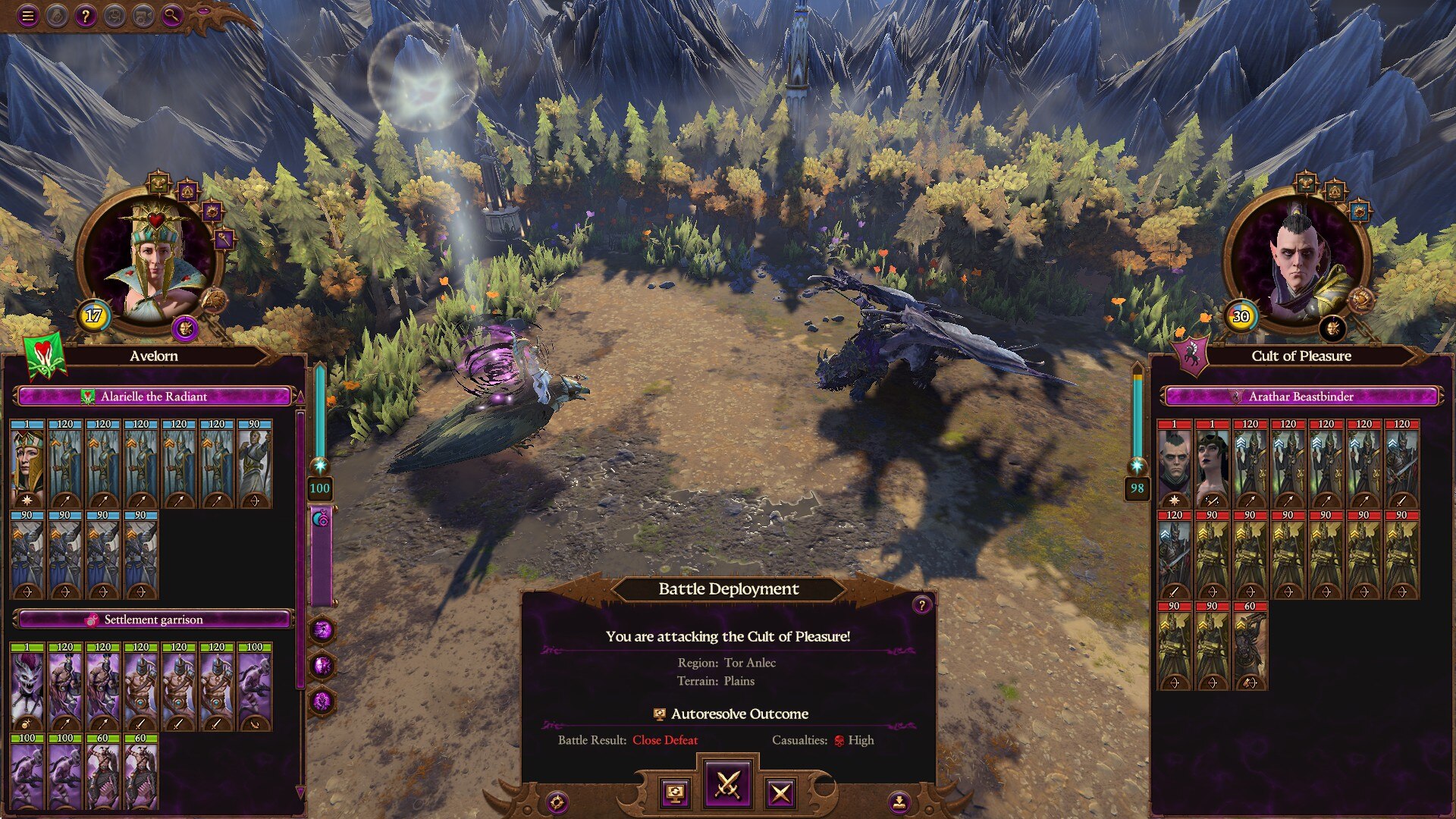The width and height of the screenshot is (1456, 819).
Task: Open the main menu hamburger button
Action: click(x=28, y=15)
